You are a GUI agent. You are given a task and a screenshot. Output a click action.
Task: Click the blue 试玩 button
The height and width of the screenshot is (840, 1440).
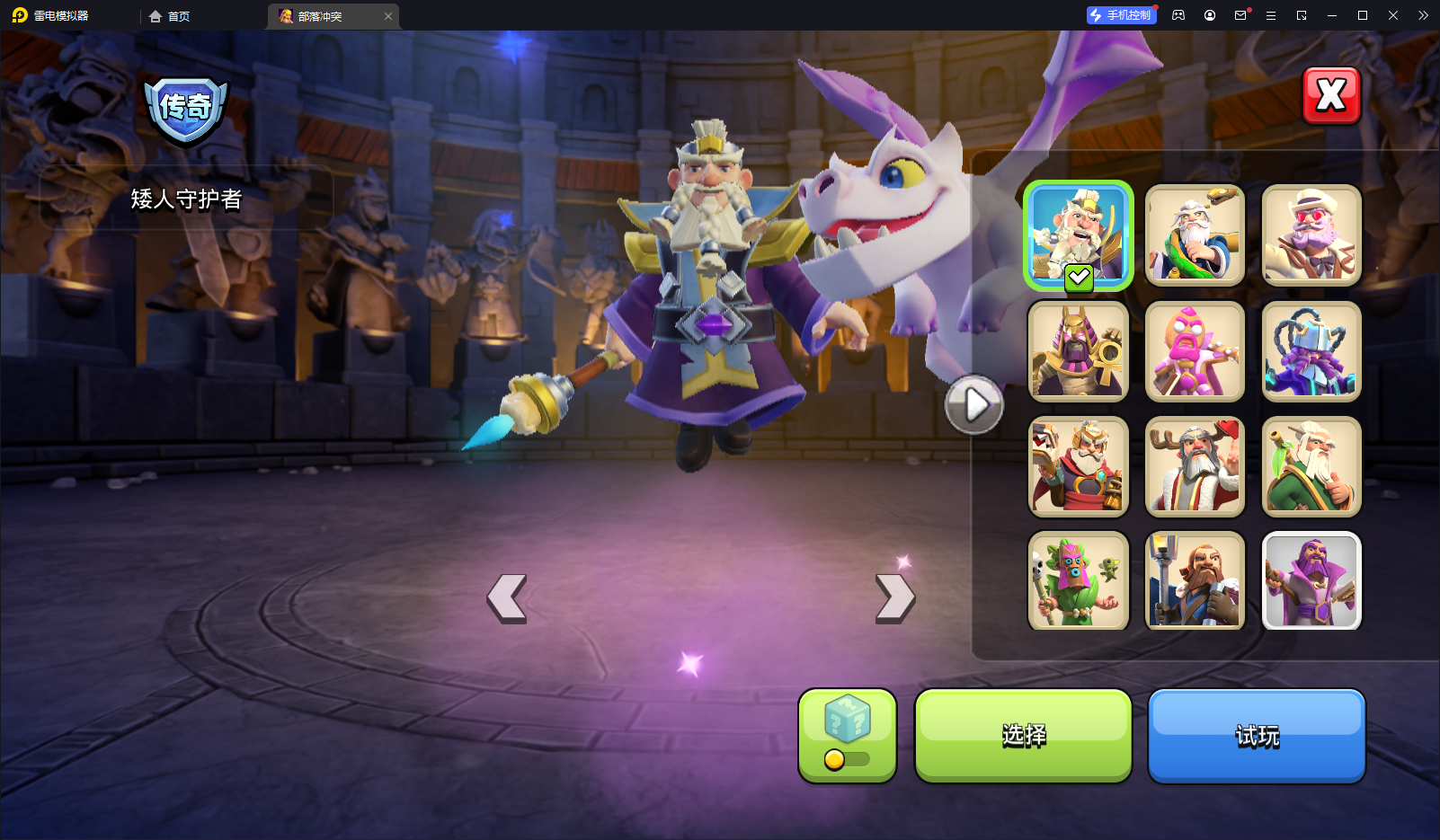[x=1257, y=736]
